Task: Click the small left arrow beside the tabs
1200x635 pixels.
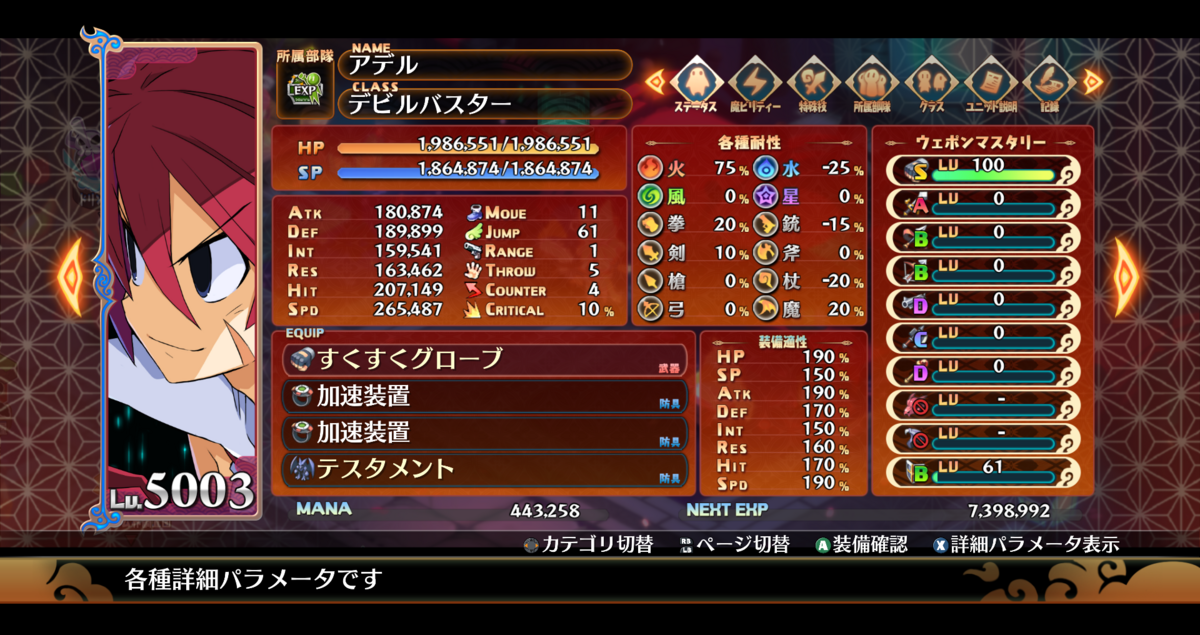Action: [x=654, y=80]
